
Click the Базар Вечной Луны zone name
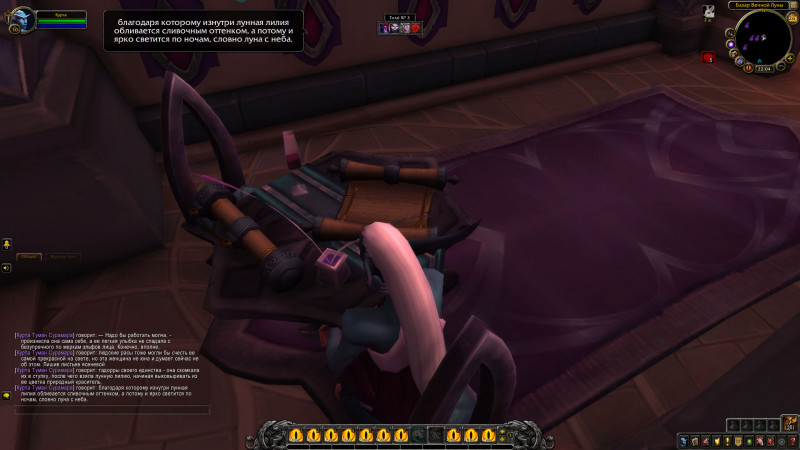(761, 6)
